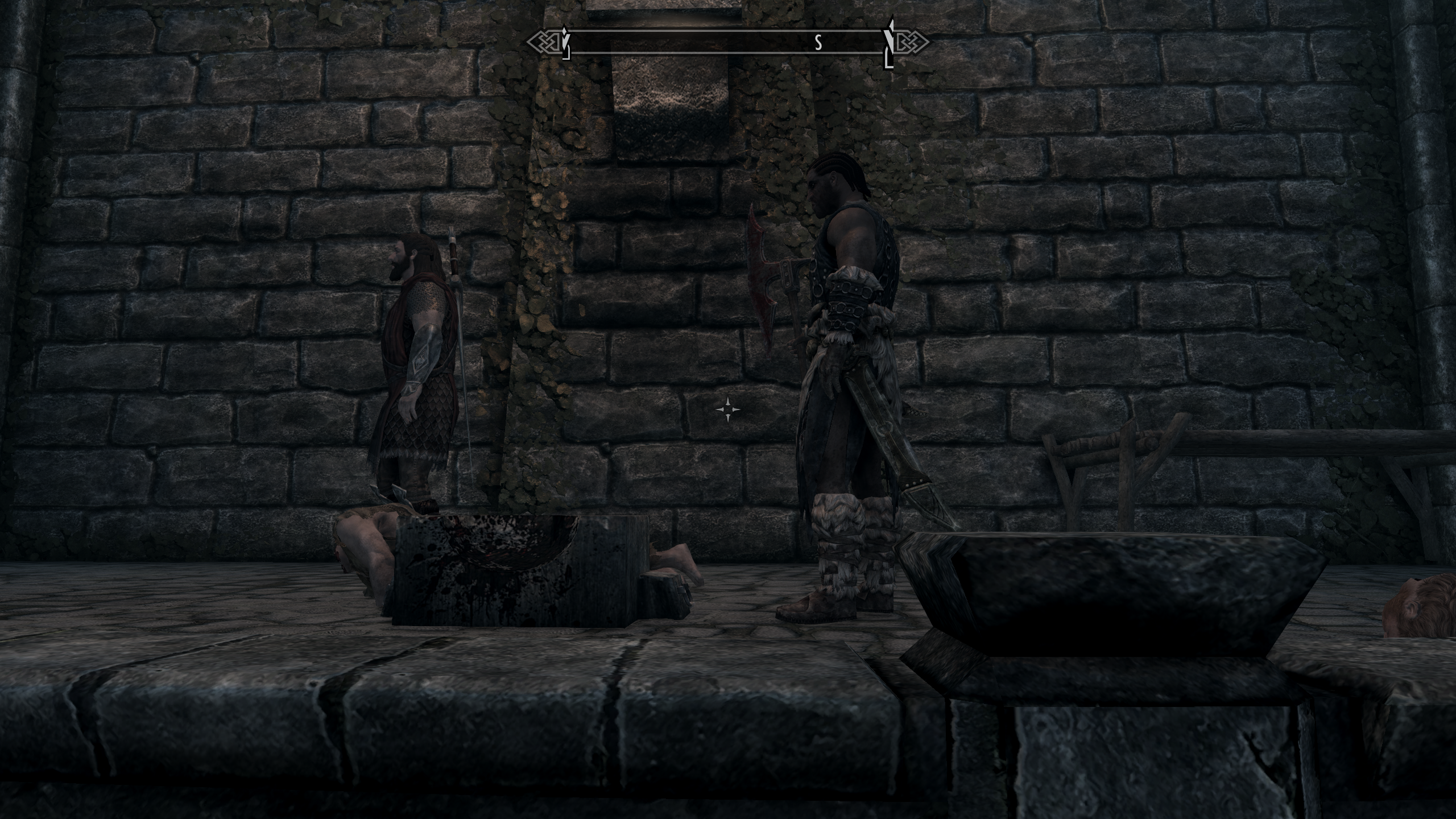Click the quest marker right of the S
1456x819 pixels.
coord(887,41)
